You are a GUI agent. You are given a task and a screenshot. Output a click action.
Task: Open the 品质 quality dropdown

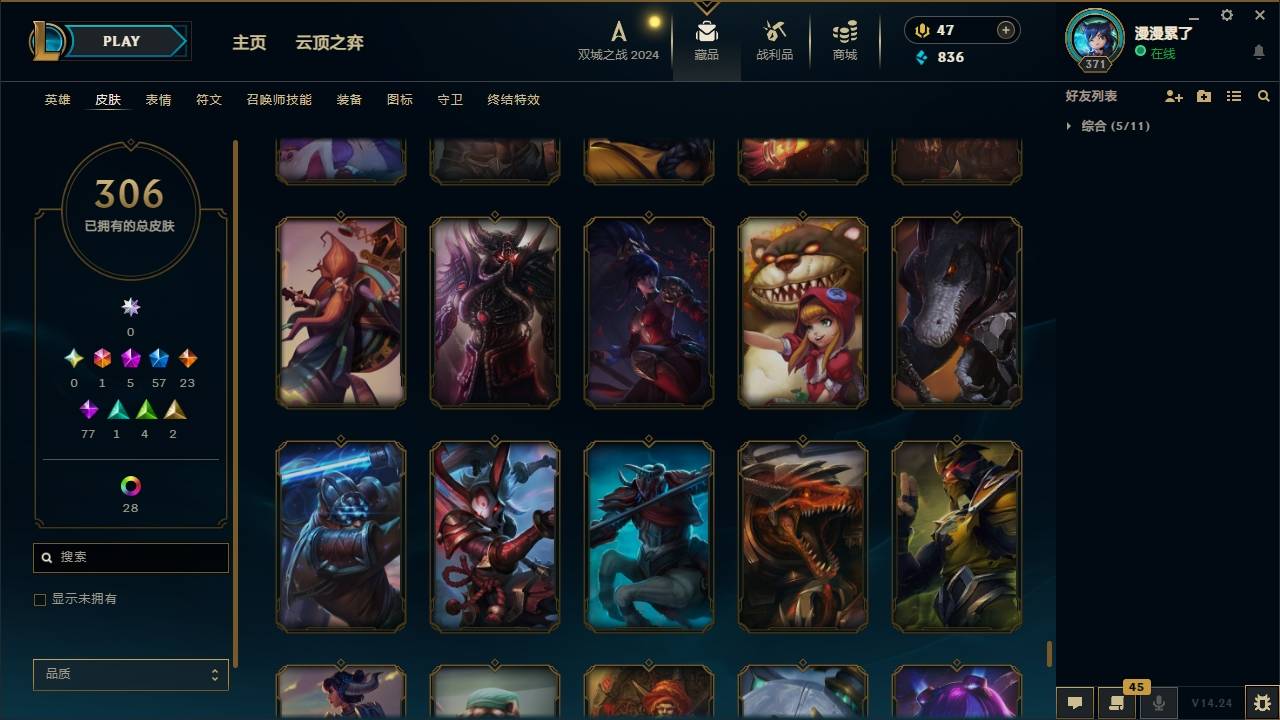[x=130, y=674]
